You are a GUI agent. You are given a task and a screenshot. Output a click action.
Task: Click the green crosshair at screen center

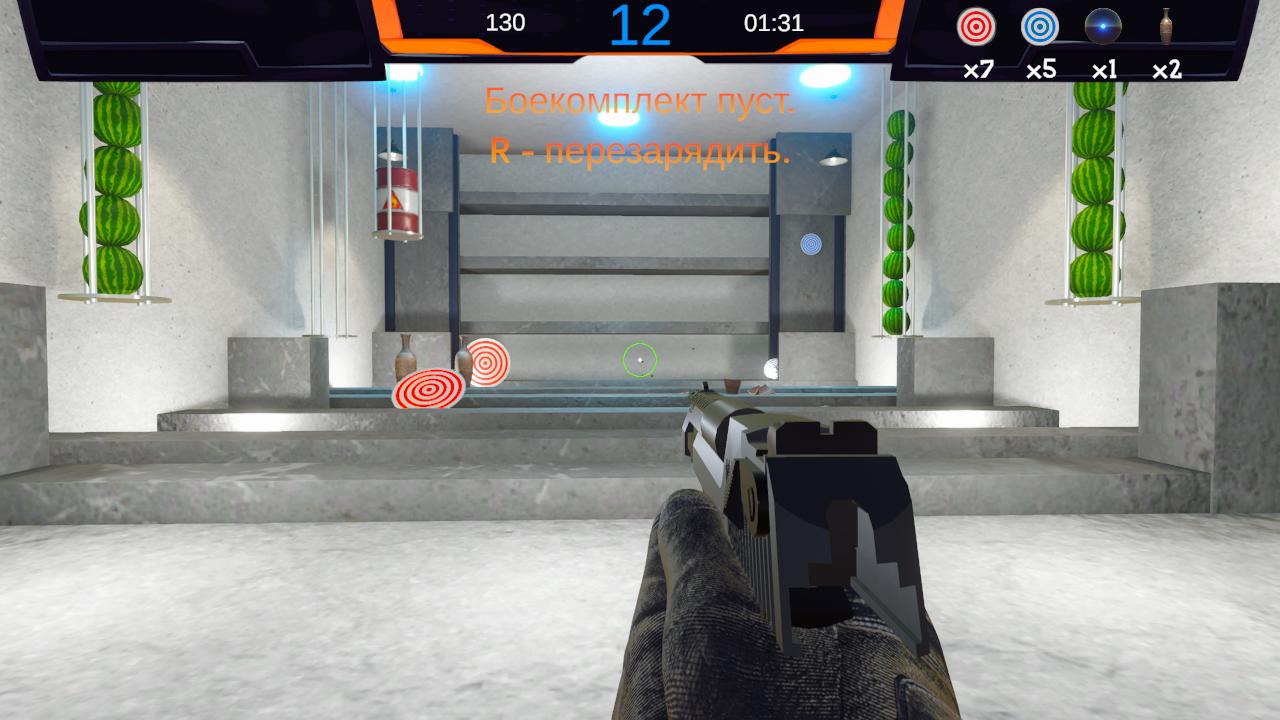coord(640,359)
